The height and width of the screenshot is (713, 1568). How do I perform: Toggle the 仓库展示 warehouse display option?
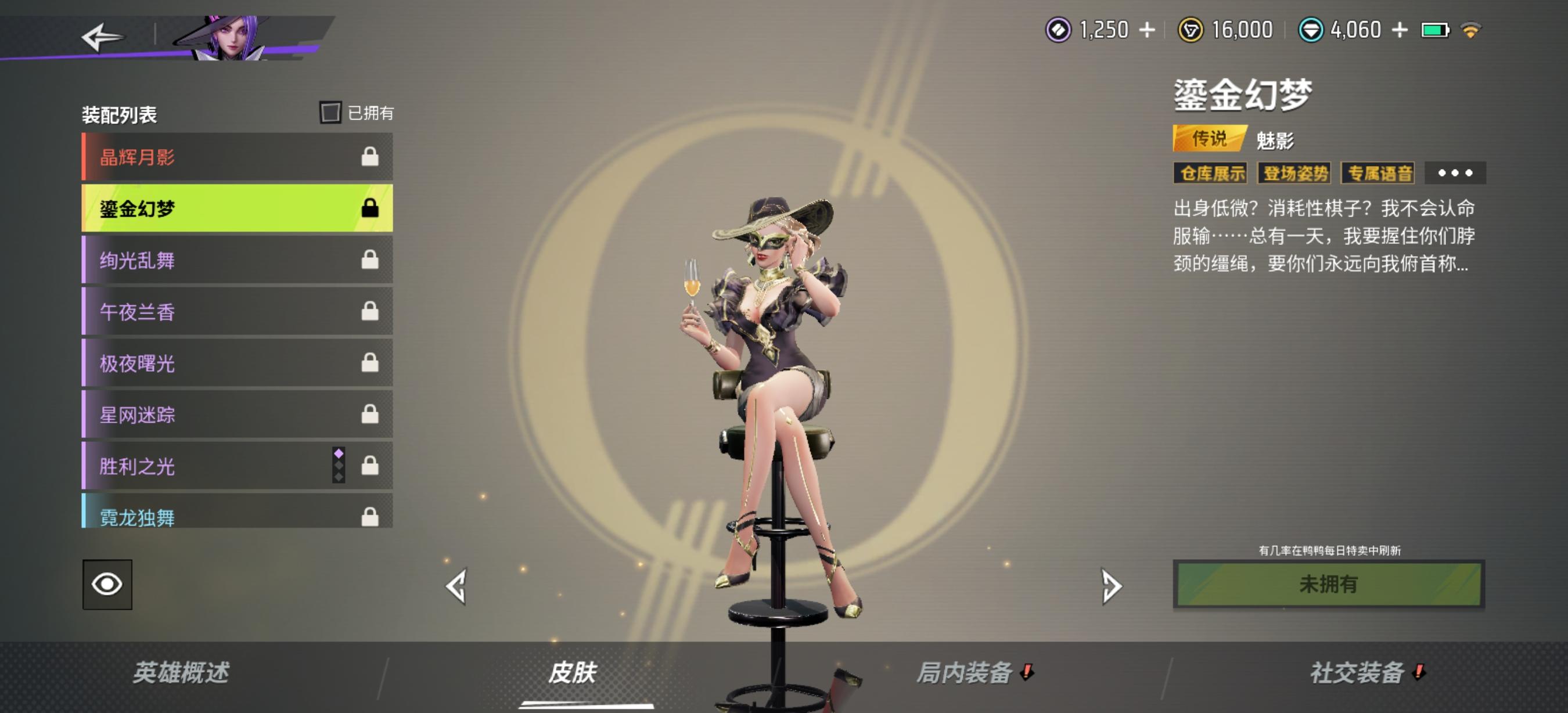pyautogui.click(x=1211, y=174)
